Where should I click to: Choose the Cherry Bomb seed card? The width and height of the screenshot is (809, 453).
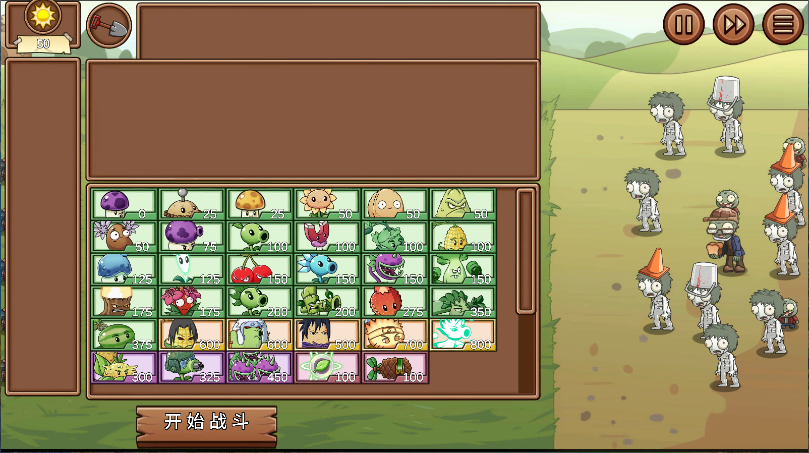[x=259, y=269]
